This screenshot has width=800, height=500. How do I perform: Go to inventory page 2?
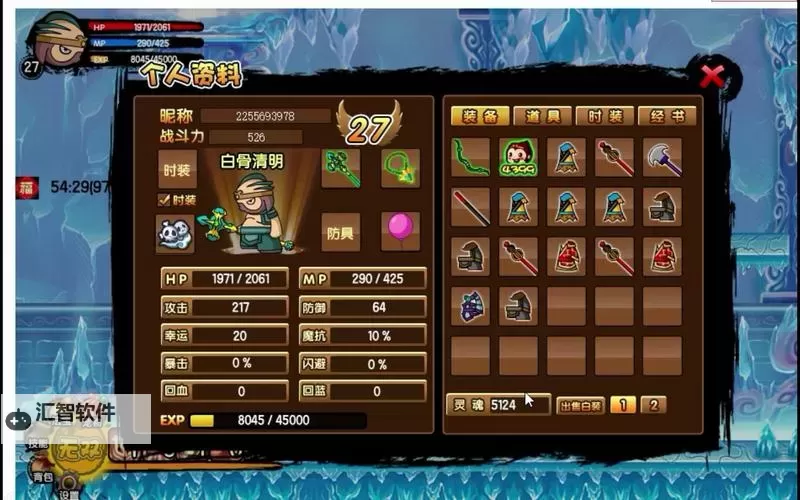(653, 405)
